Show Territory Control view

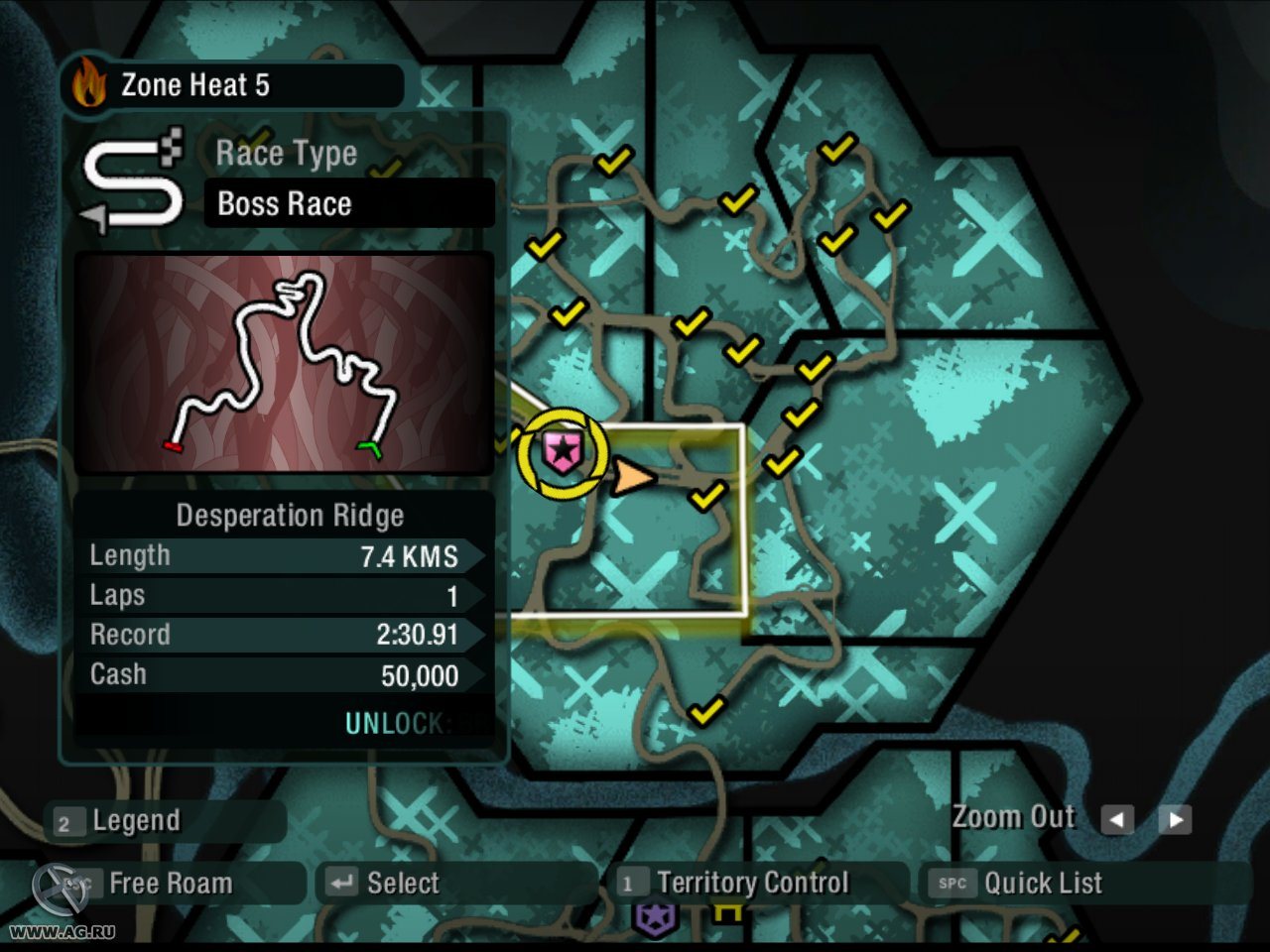pos(751,883)
